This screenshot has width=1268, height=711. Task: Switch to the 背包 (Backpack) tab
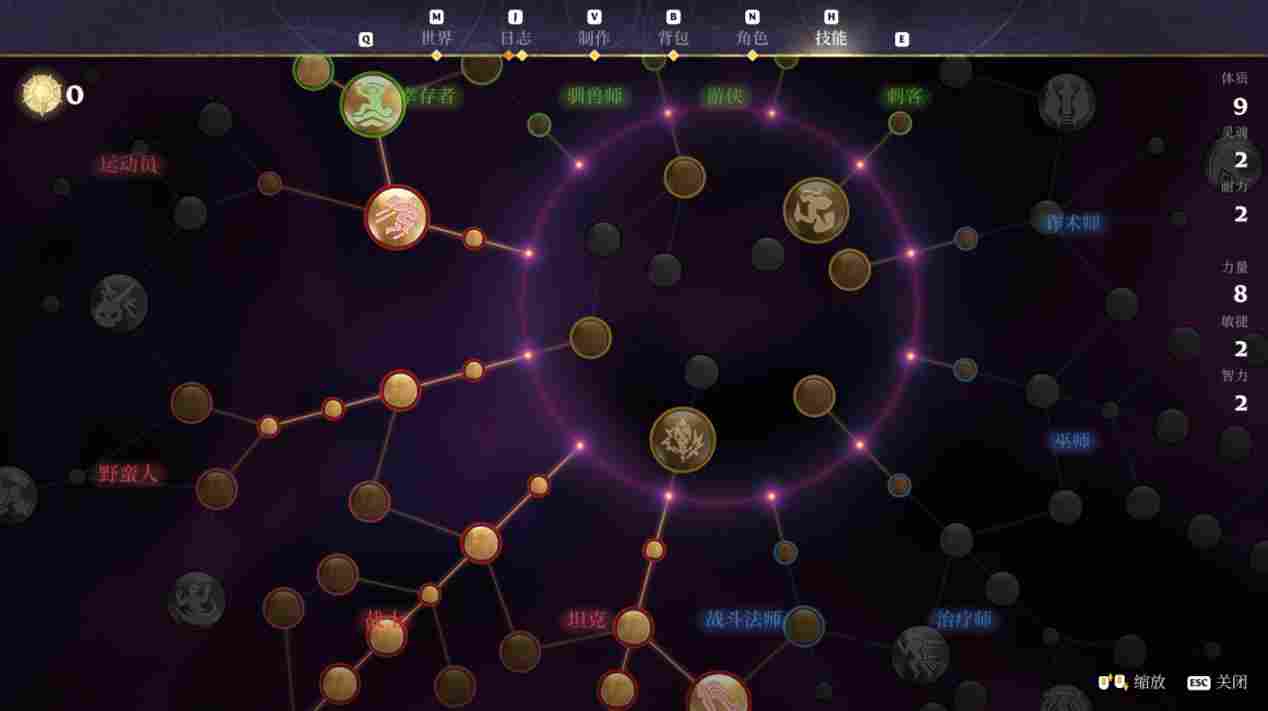(673, 38)
